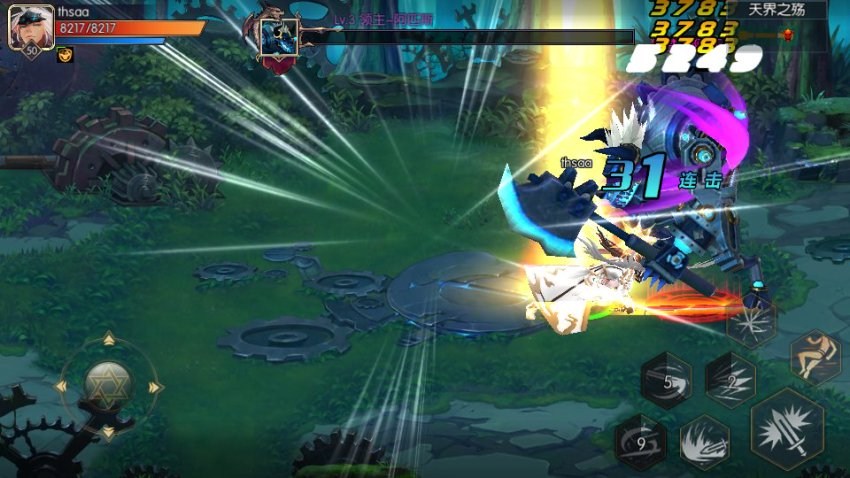Screen dimensions: 850x478
Task: Select the whirlwind skill showing cooldown 5
Action: pos(666,381)
